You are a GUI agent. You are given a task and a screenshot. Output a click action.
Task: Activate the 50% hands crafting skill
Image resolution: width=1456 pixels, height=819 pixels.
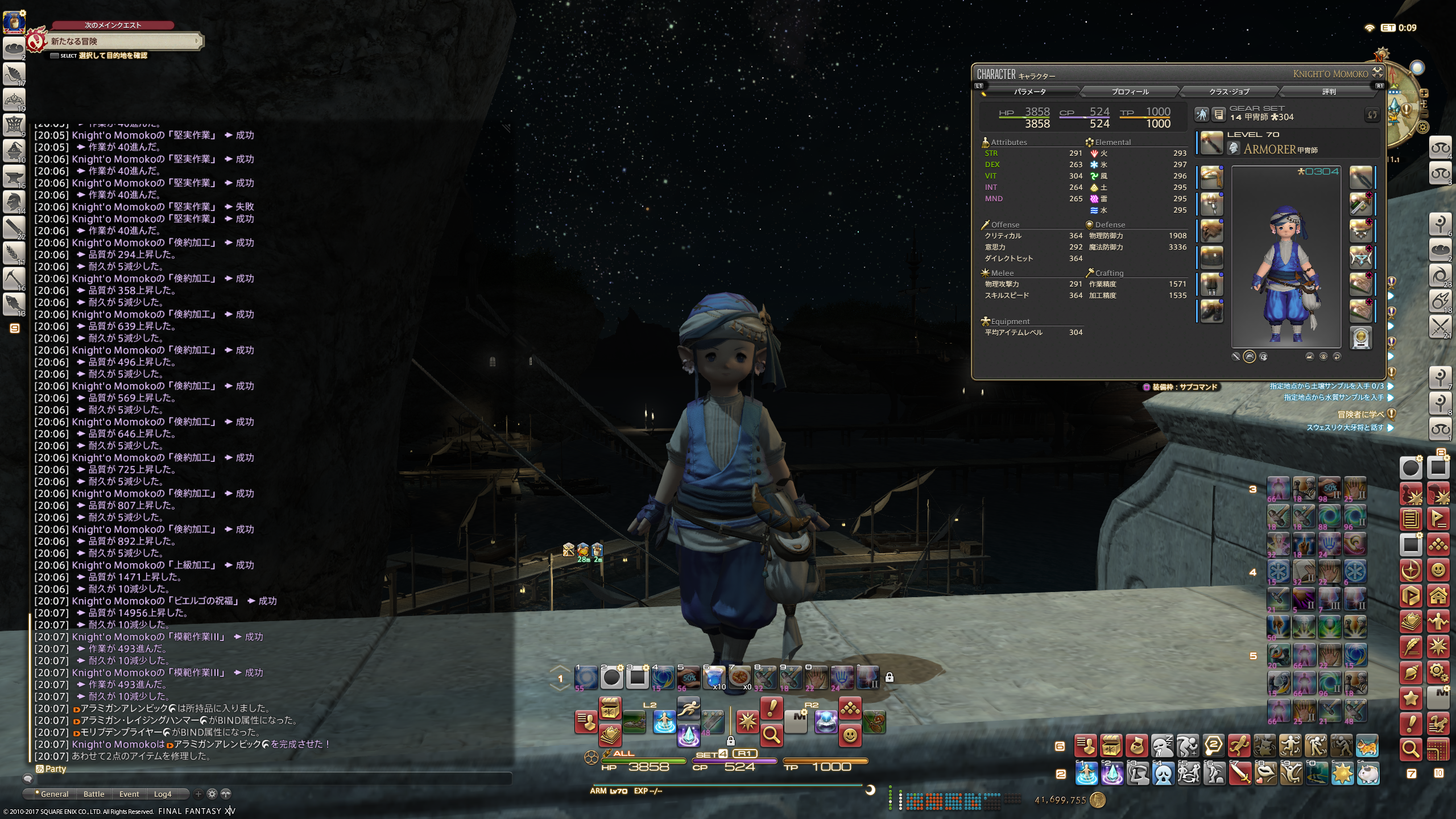tap(689, 677)
